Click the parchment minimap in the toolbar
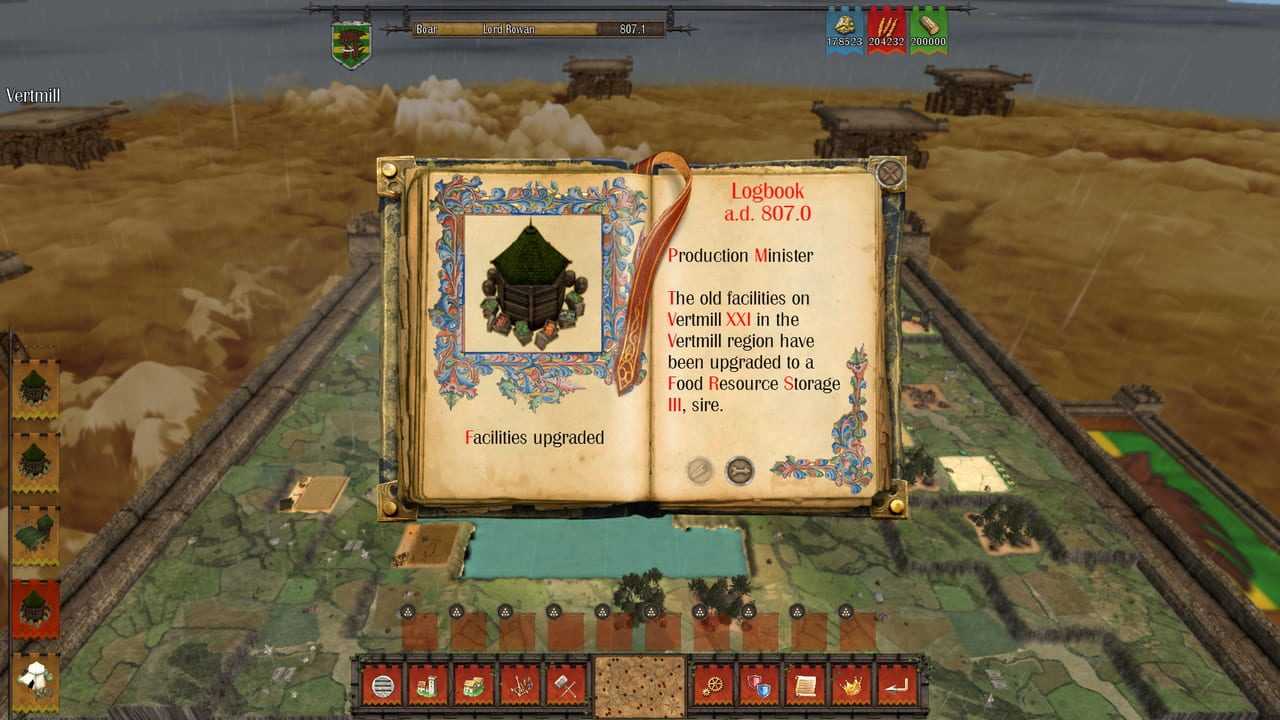This screenshot has height=720, width=1280. 639,686
